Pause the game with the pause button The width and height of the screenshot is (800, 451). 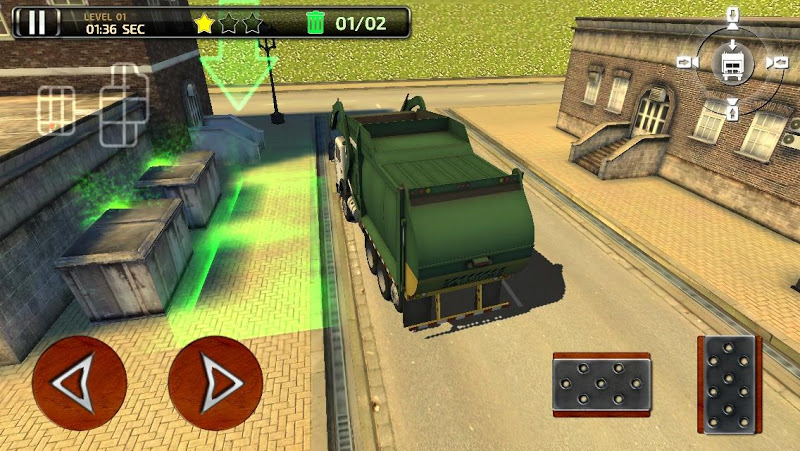point(37,22)
